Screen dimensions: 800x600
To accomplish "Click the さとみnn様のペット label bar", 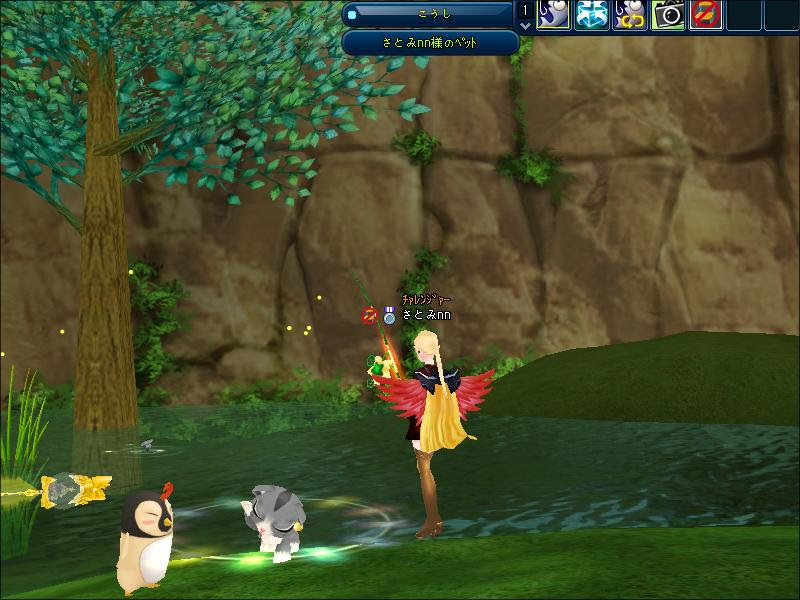I will pos(430,43).
